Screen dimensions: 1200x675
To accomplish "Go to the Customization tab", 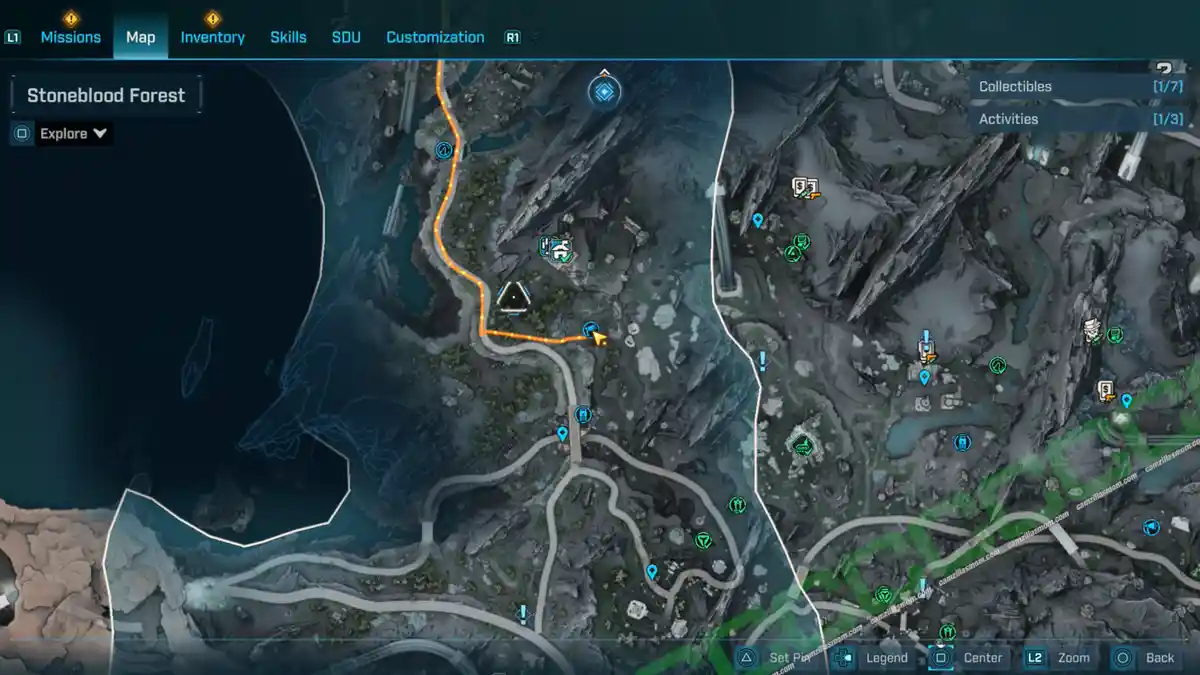I will (435, 37).
